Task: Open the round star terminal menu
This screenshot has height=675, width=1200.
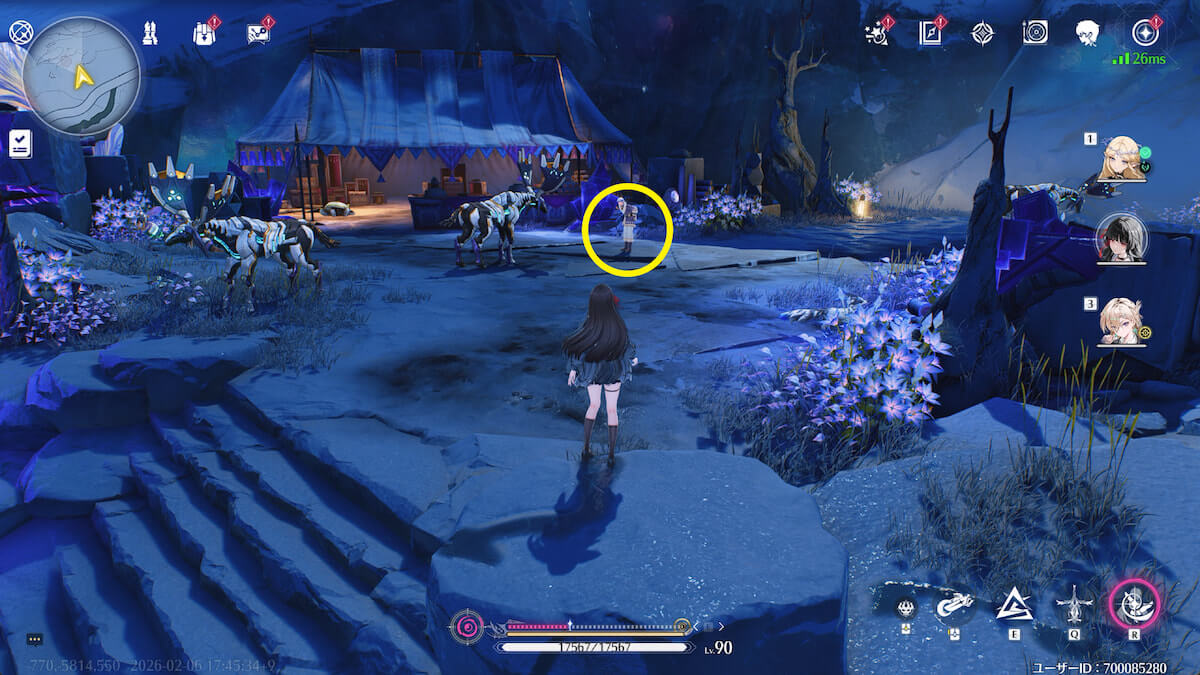Action: [x=1144, y=33]
